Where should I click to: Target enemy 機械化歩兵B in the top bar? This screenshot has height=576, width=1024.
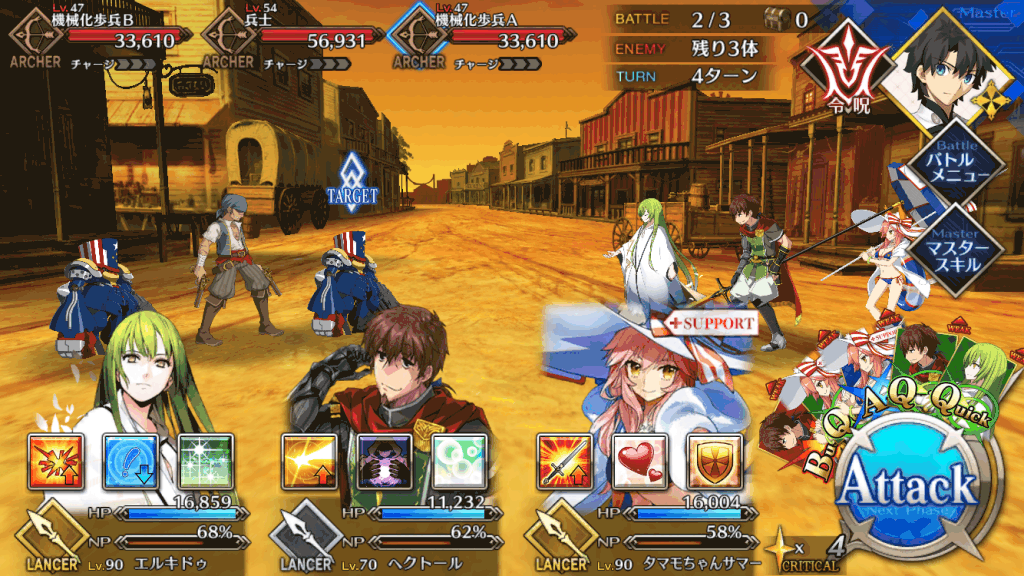click(98, 41)
